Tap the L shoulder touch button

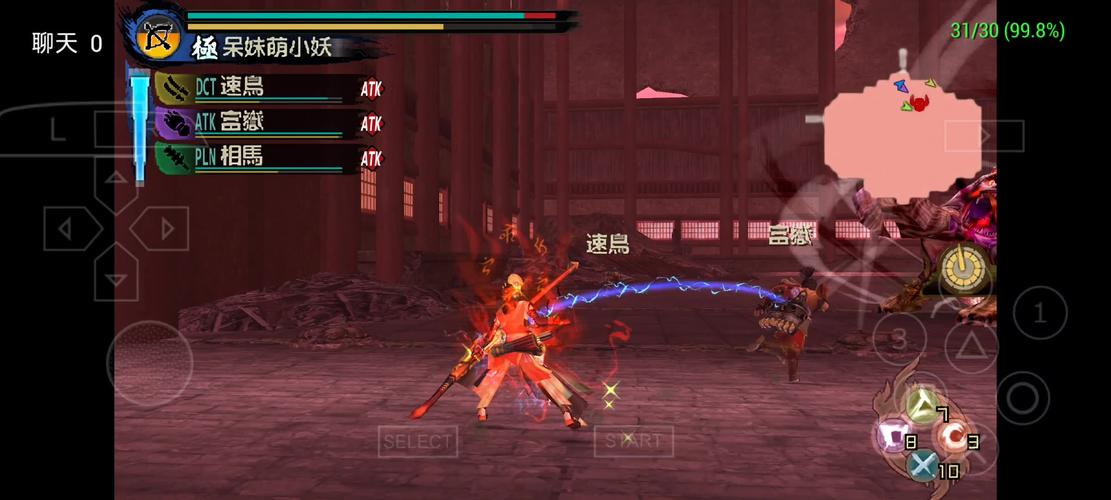click(57, 129)
